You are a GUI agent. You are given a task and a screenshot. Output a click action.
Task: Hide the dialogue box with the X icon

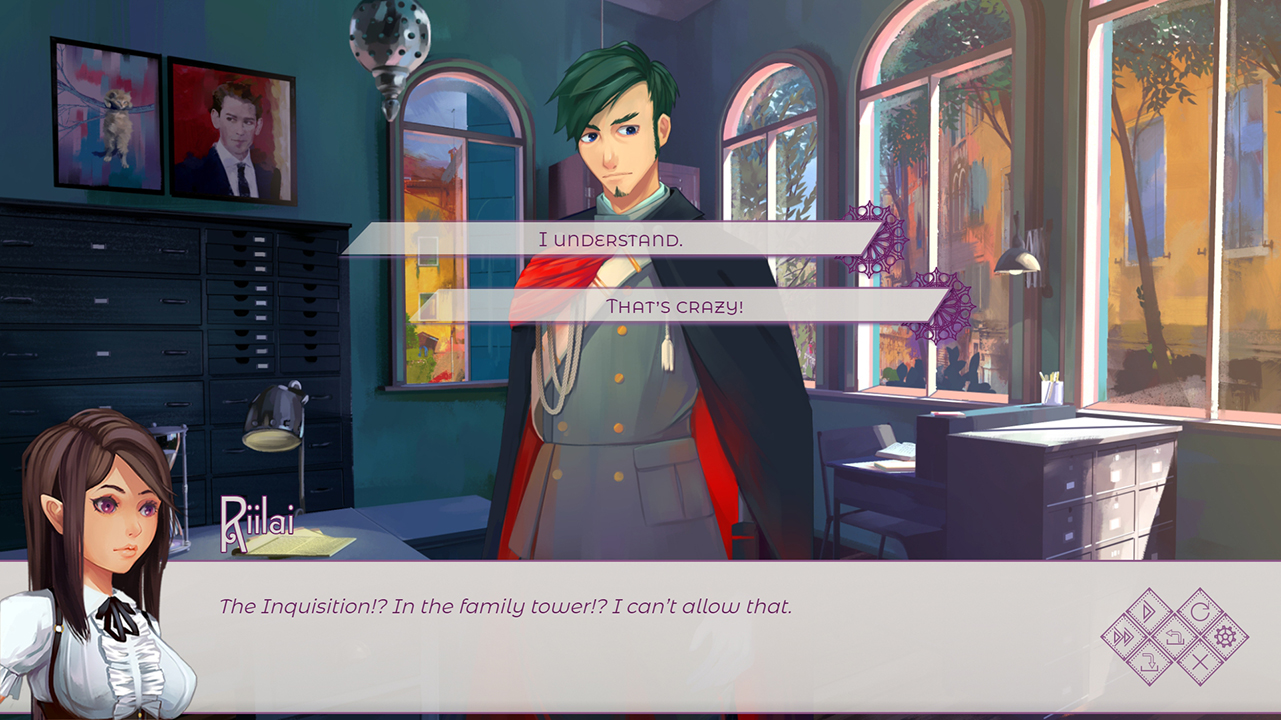click(1199, 660)
